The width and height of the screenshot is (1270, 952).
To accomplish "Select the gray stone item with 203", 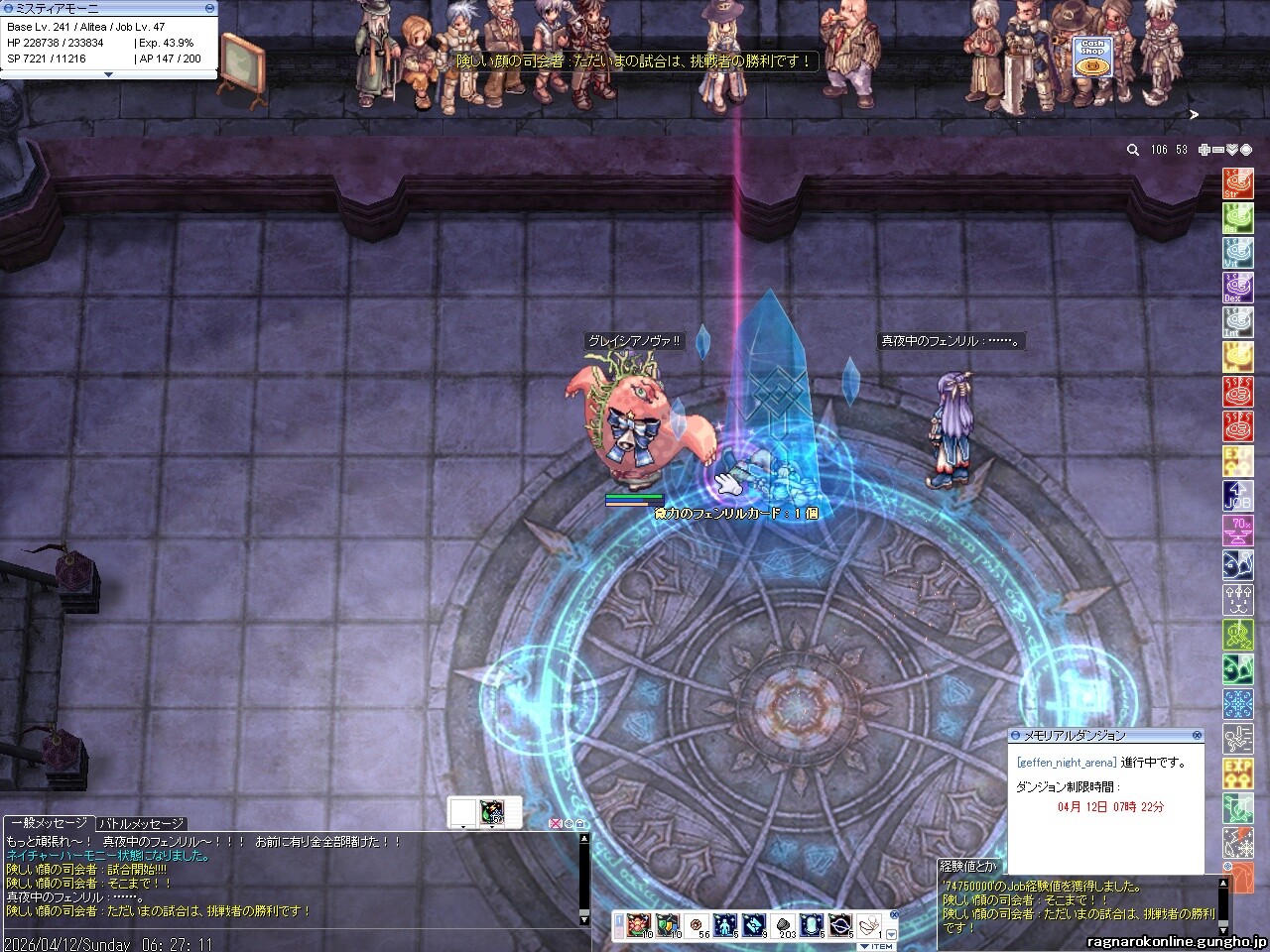I will pyautogui.click(x=783, y=925).
